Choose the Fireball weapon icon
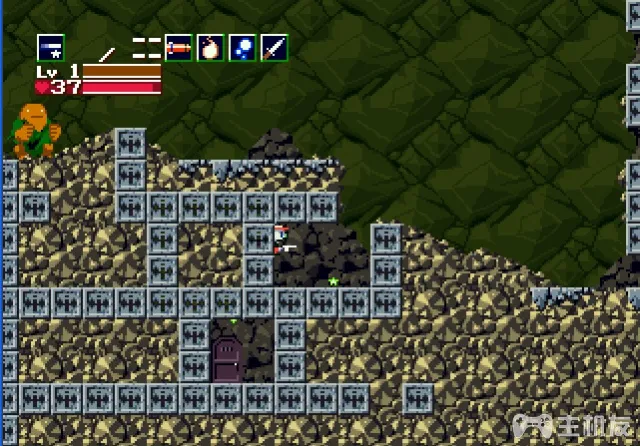Image resolution: width=640 pixels, height=446 pixels. tap(210, 47)
